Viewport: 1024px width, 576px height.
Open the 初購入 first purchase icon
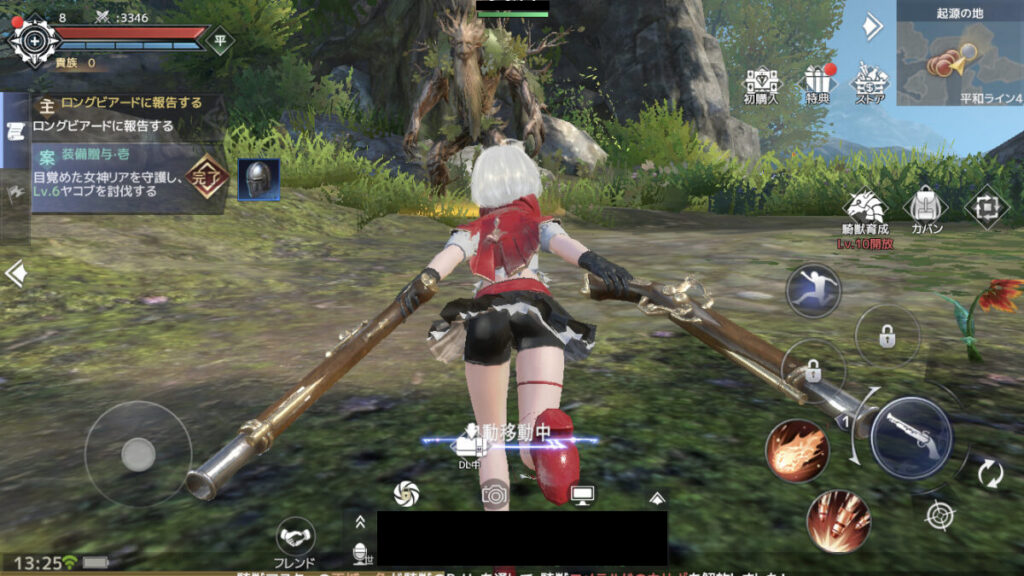[x=762, y=85]
